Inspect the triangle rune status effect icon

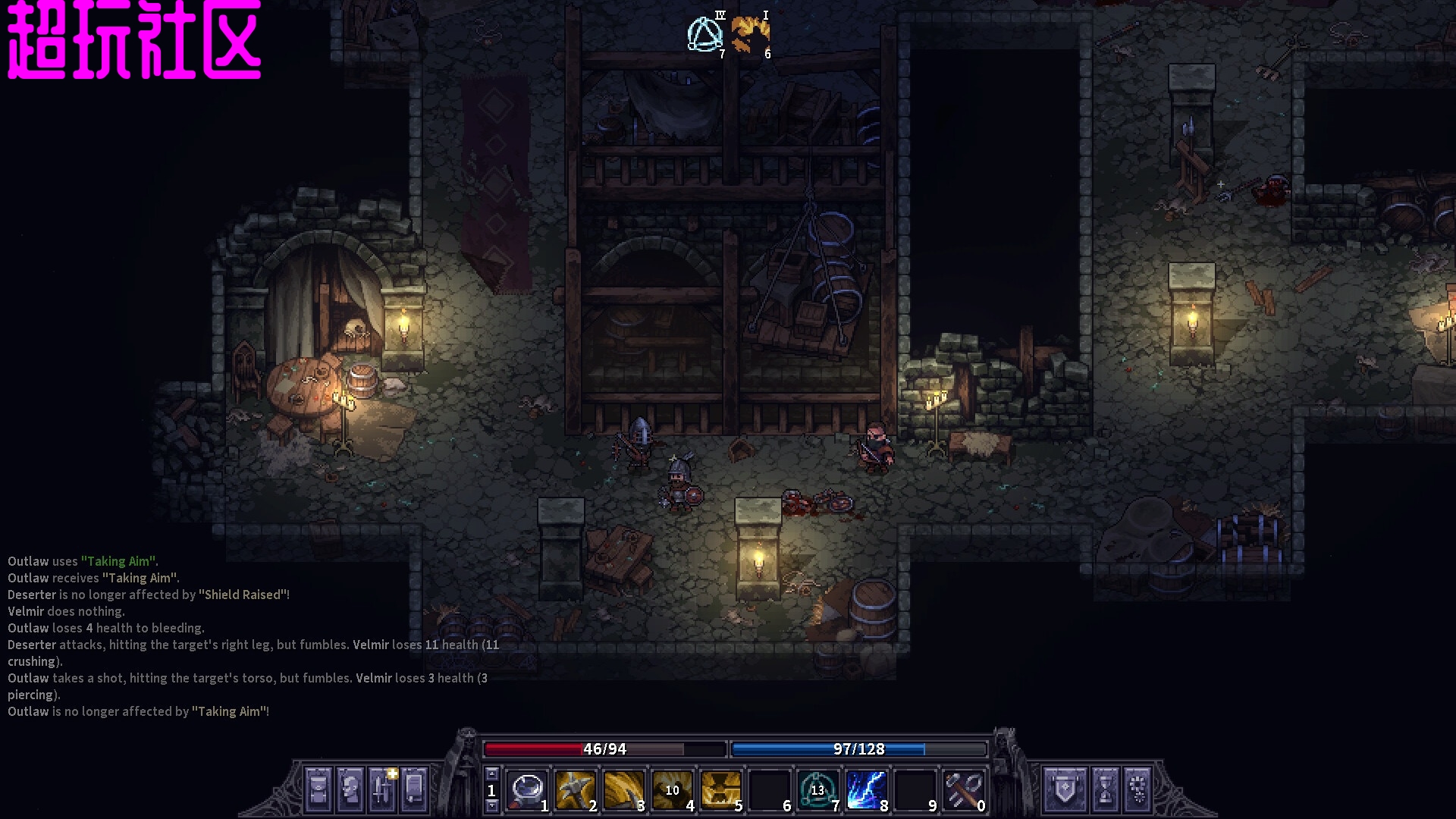pos(705,35)
